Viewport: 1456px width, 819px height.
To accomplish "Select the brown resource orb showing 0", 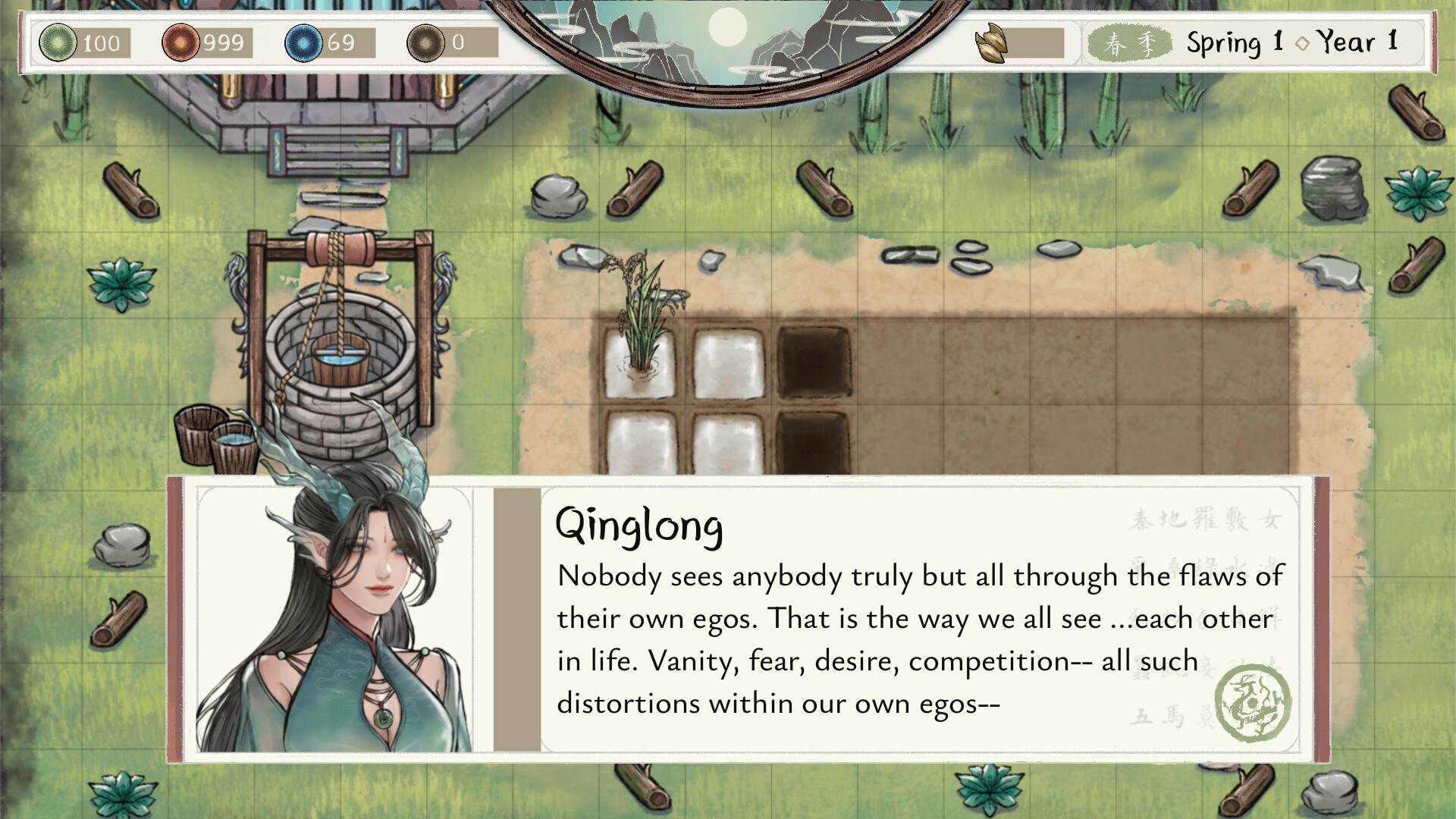I will click(425, 42).
